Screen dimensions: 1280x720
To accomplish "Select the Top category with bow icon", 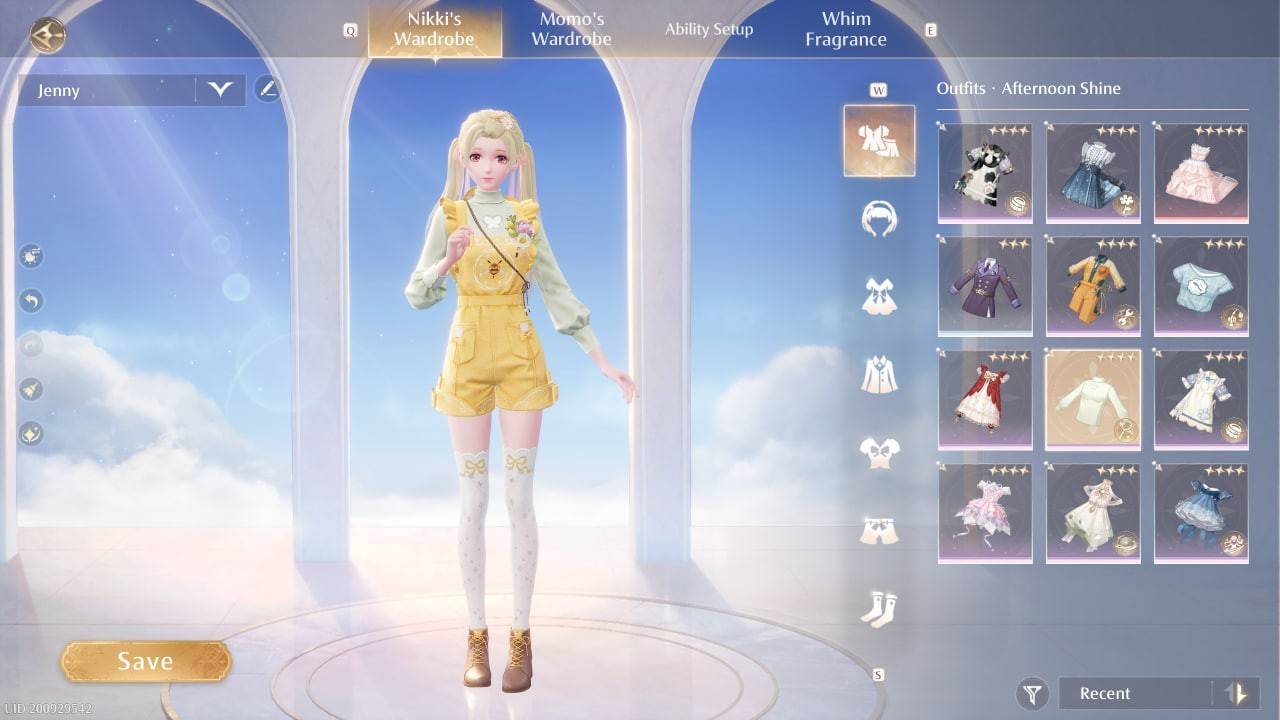I will [878, 450].
